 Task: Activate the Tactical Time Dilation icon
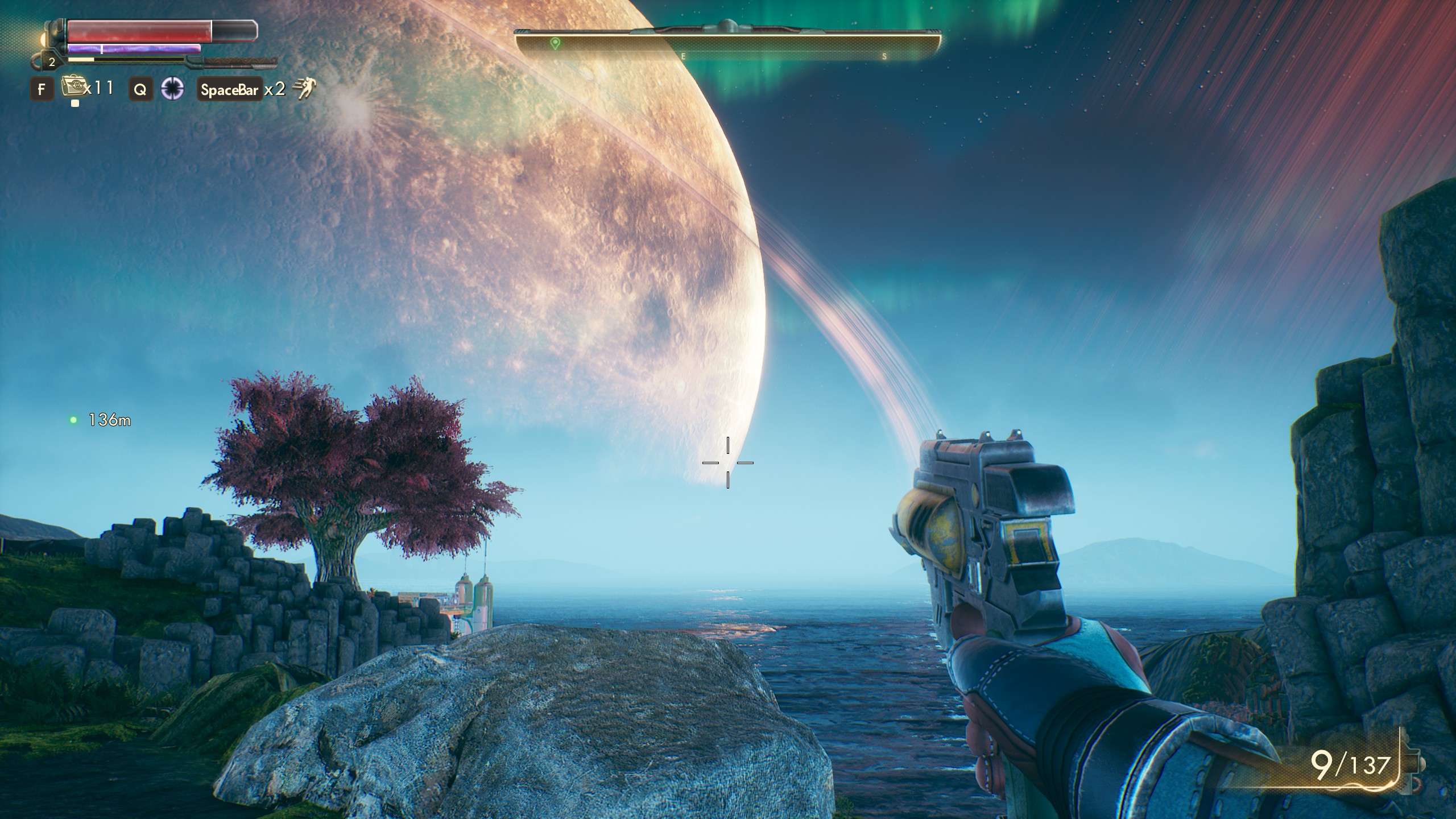(172, 89)
